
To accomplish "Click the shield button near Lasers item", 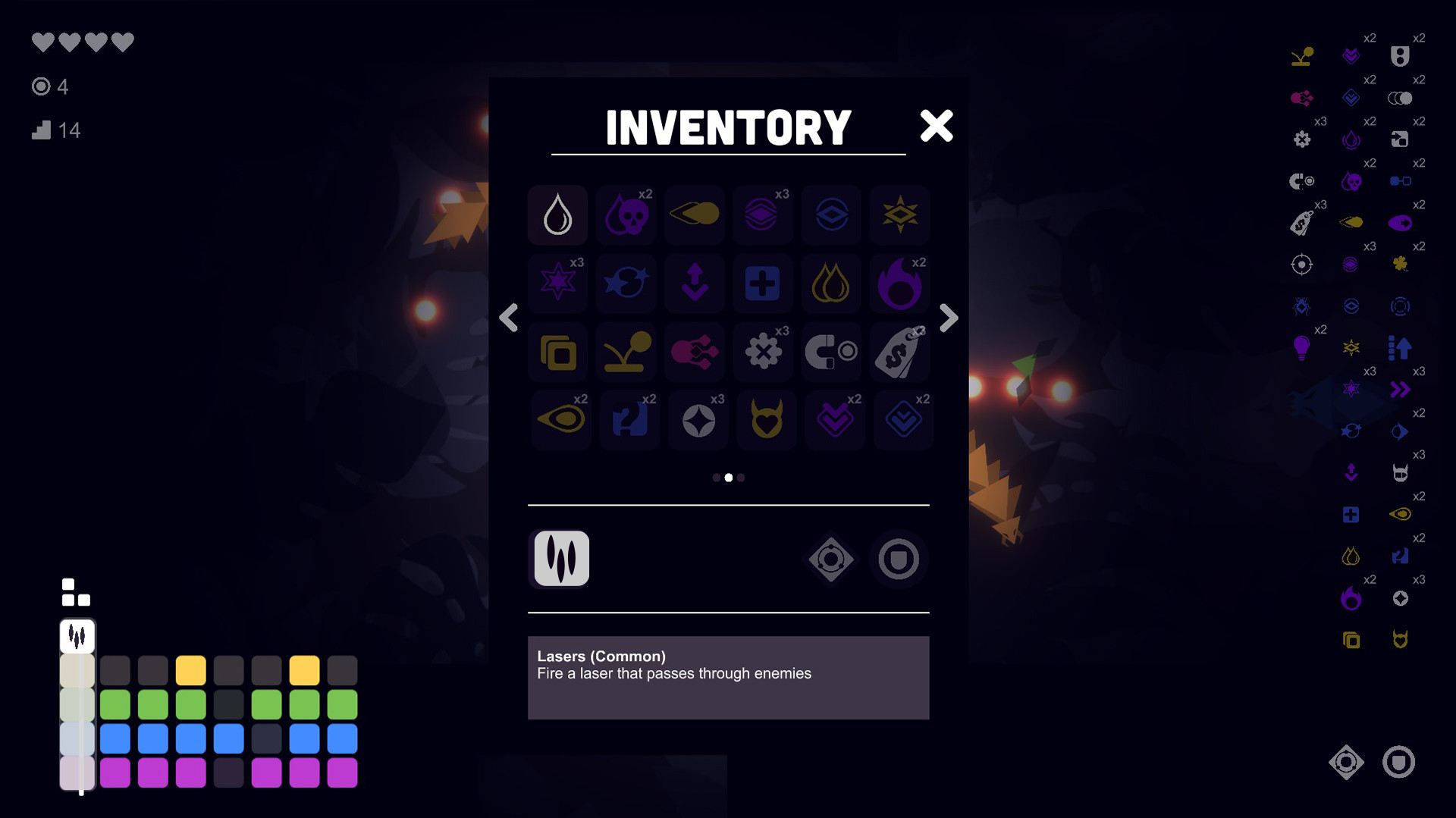I will point(899,559).
